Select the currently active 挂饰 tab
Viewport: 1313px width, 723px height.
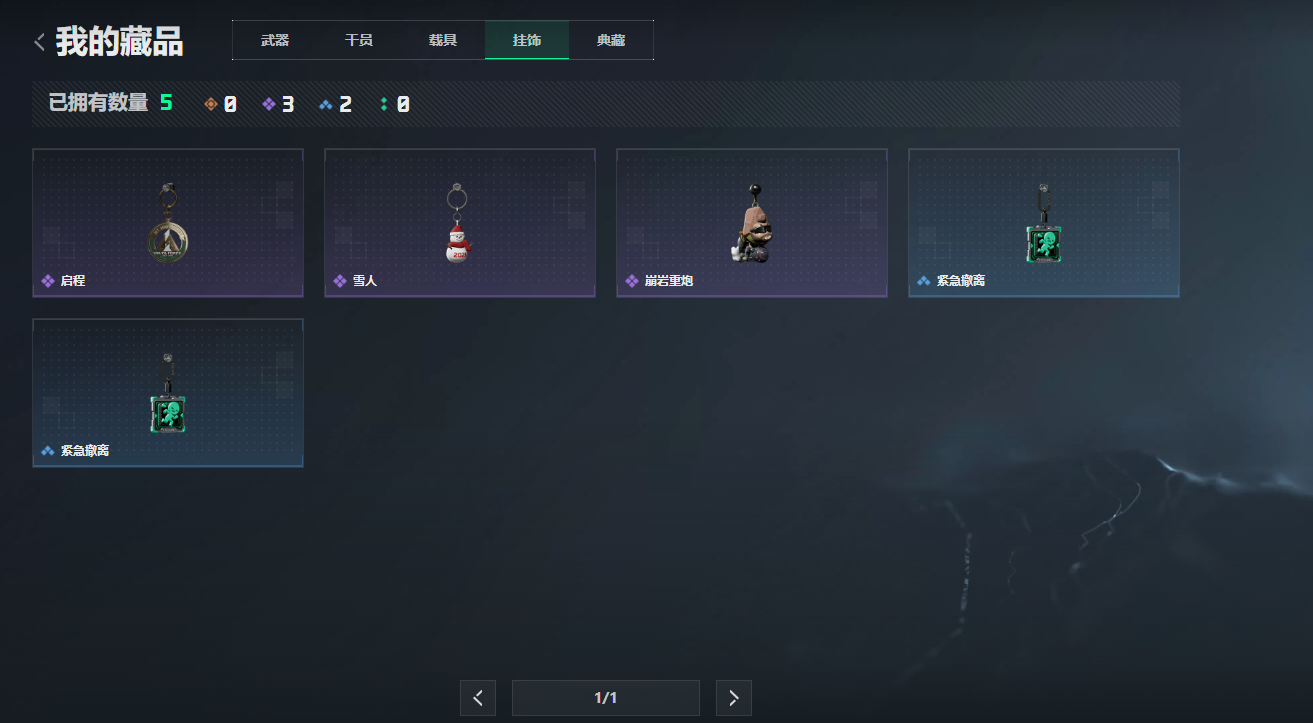point(527,40)
